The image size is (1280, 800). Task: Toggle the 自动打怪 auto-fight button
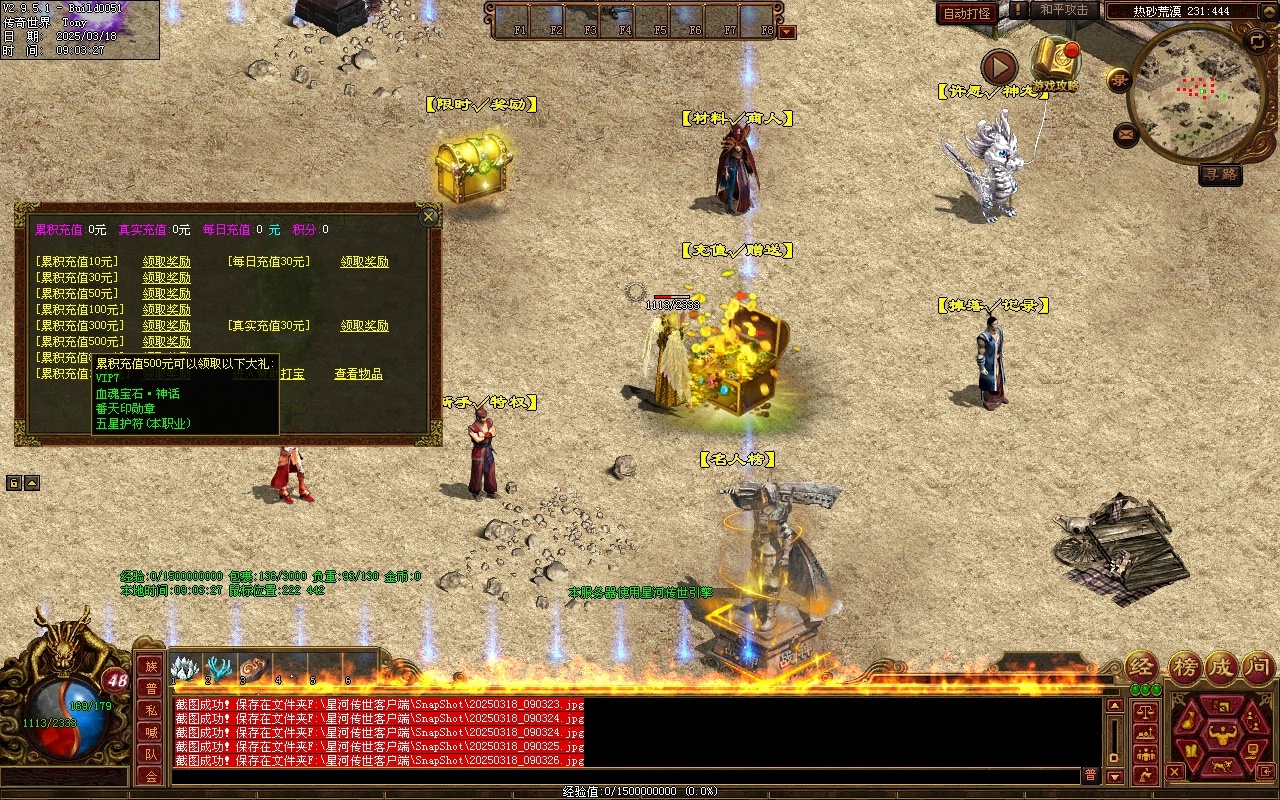coord(967,13)
